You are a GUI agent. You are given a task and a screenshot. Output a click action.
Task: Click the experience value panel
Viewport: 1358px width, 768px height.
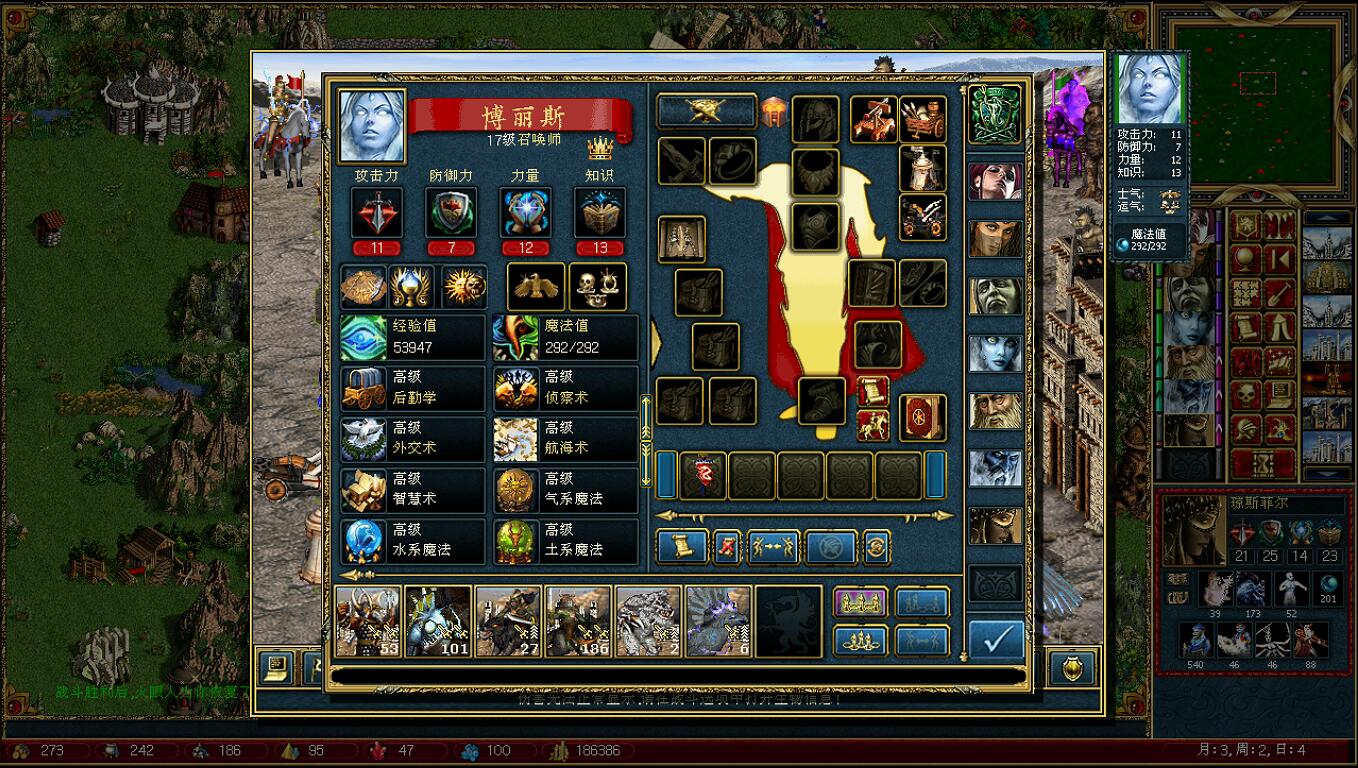pyautogui.click(x=412, y=337)
